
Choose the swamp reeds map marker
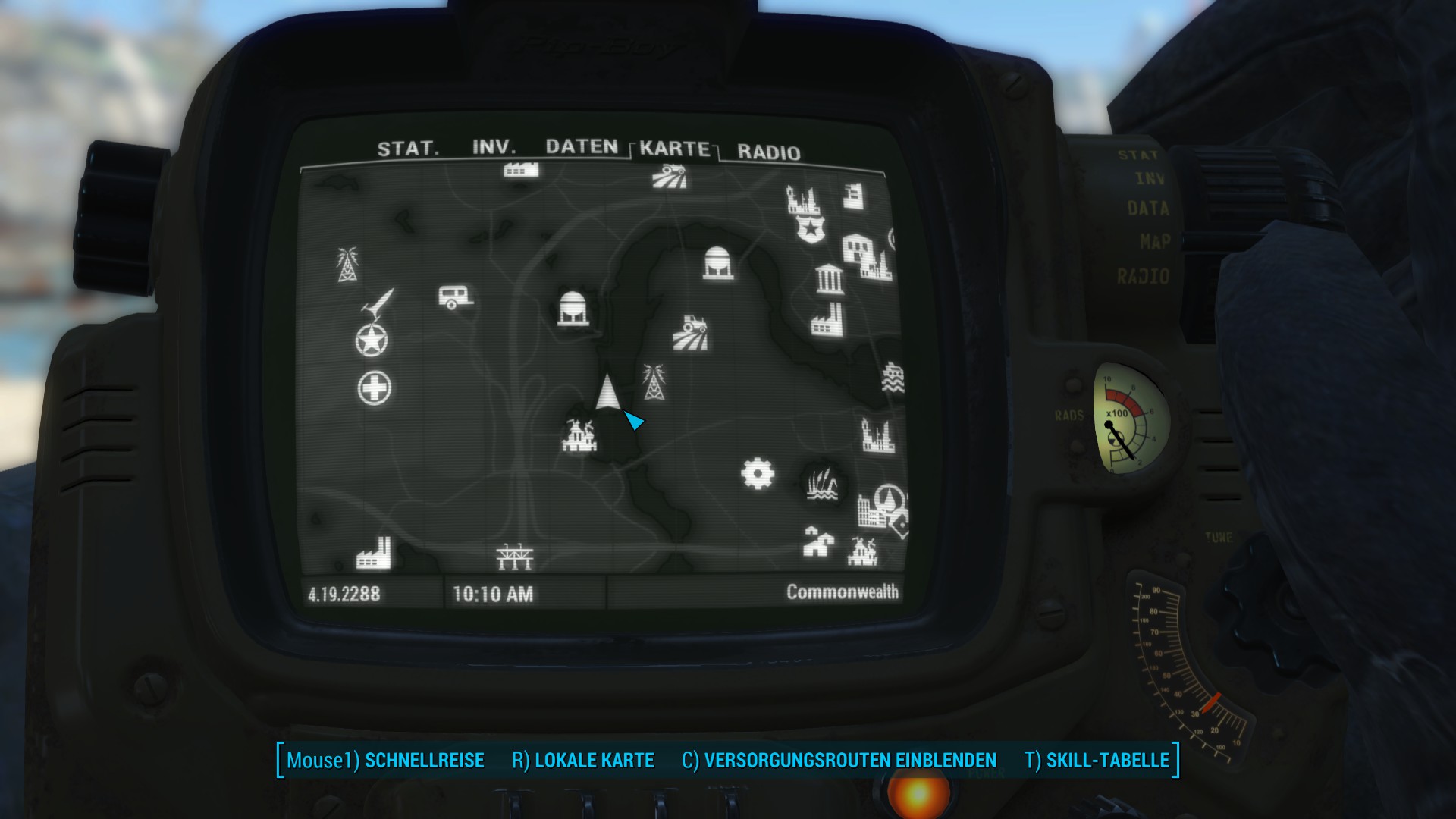[x=823, y=484]
